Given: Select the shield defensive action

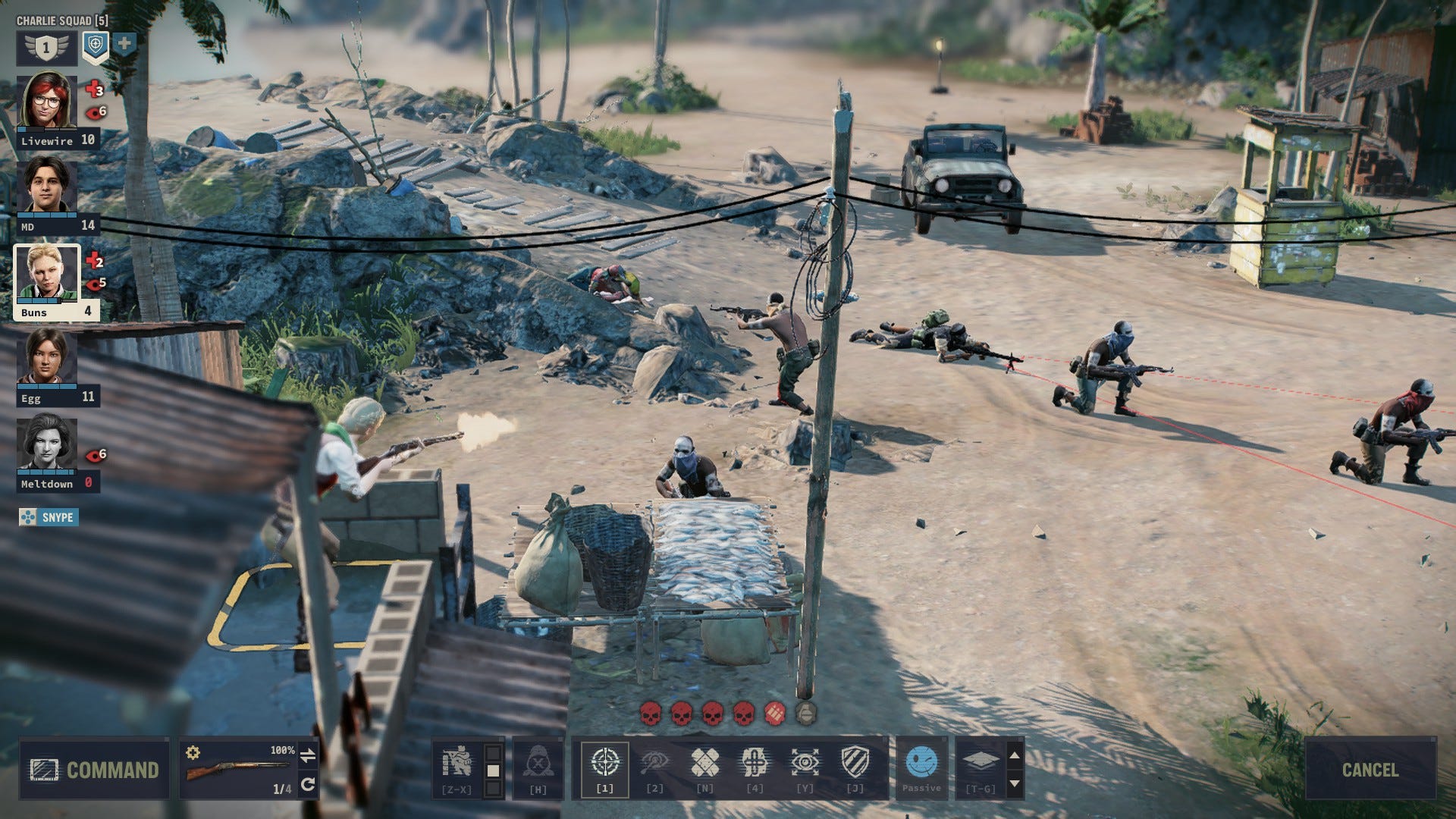Looking at the screenshot, I should pos(855,760).
